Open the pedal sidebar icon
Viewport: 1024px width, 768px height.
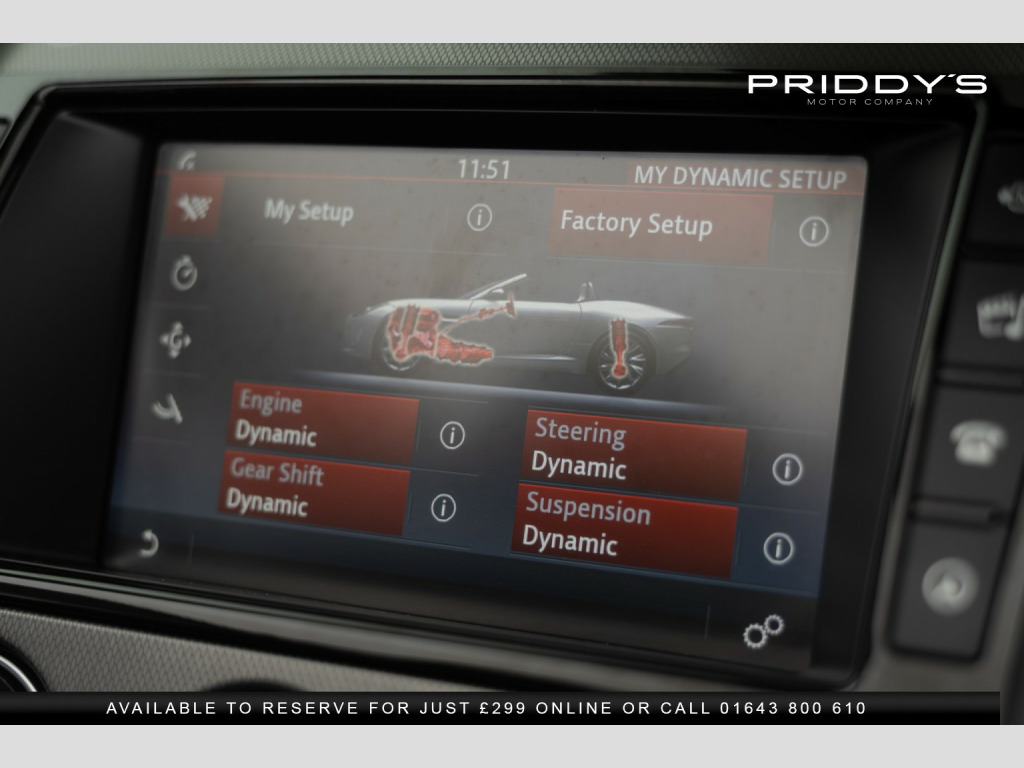(x=168, y=406)
